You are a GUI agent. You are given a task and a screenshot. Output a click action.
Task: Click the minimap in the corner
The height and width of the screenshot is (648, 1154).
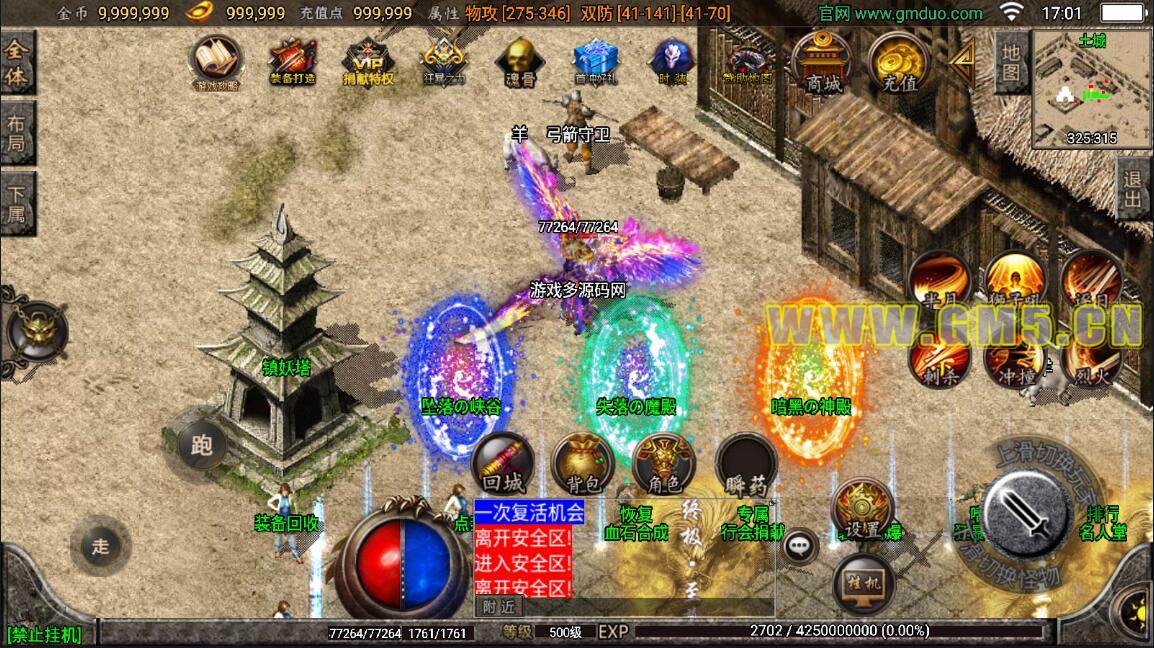pyautogui.click(x=1091, y=88)
